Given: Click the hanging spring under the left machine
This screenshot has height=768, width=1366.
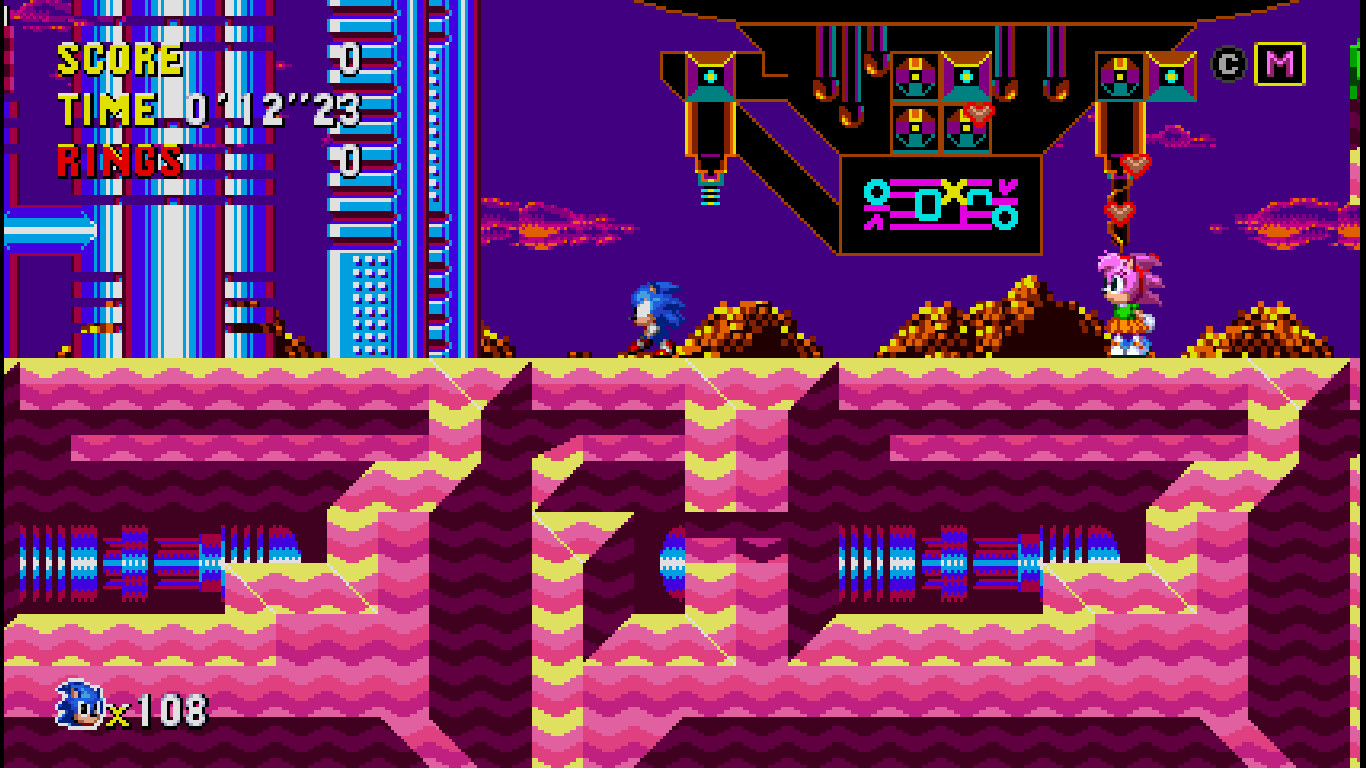Looking at the screenshot, I should 711,196.
